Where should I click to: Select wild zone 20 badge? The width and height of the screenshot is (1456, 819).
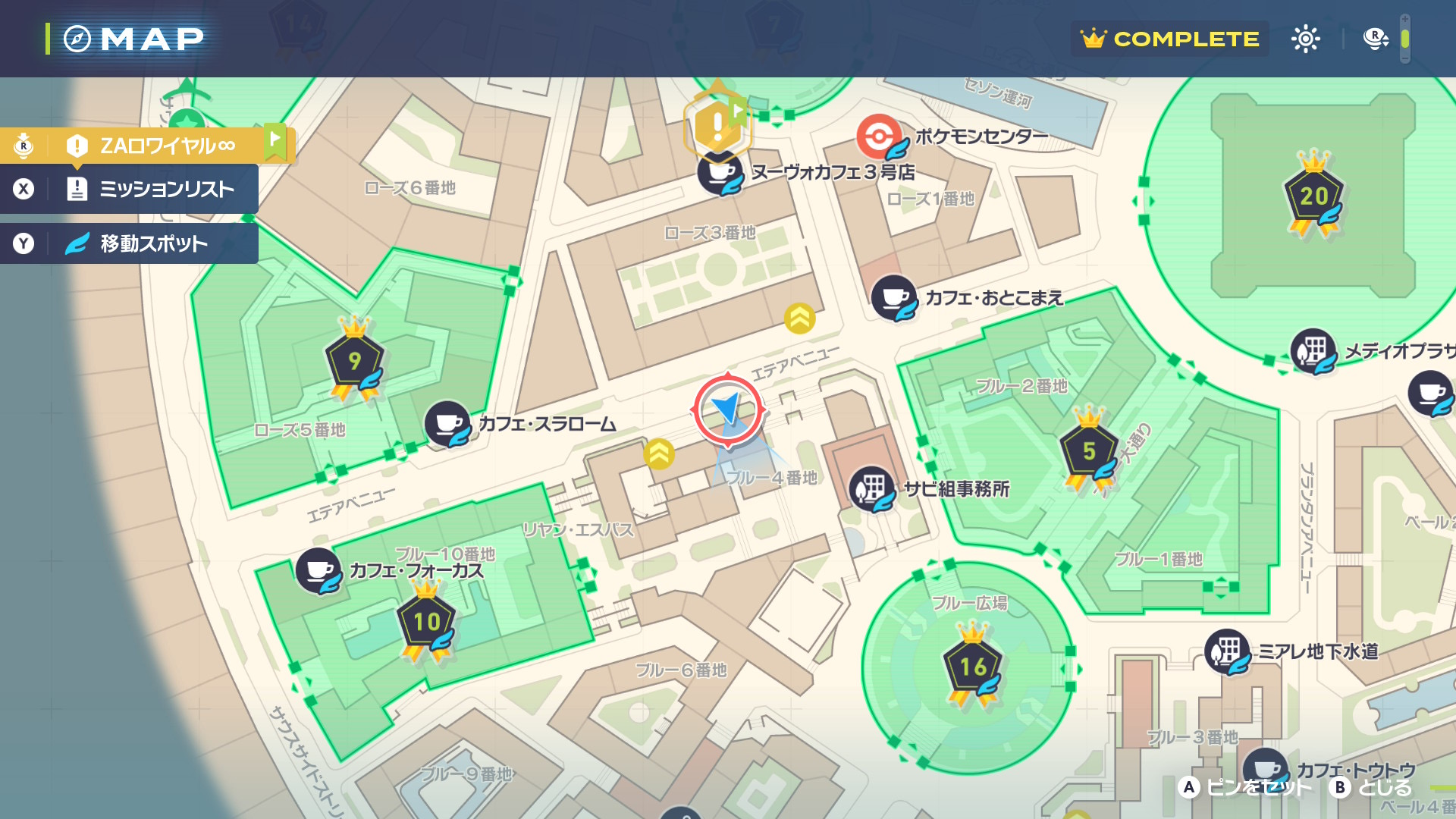click(x=1313, y=196)
